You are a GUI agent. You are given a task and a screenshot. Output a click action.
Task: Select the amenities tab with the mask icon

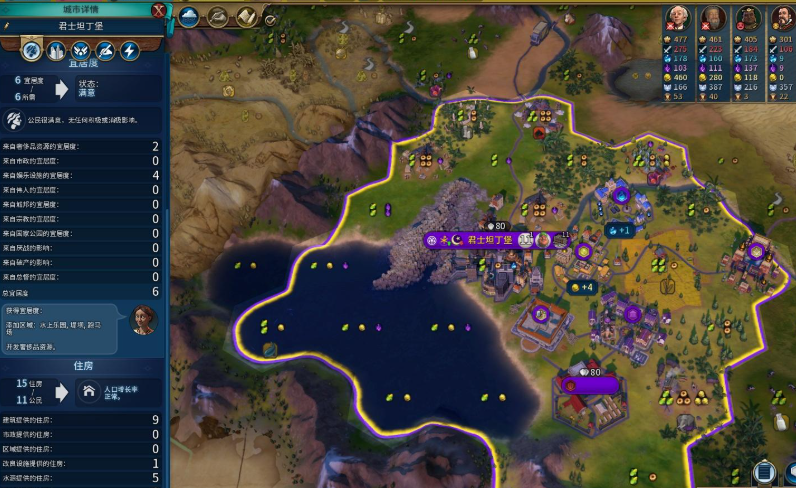click(31, 50)
